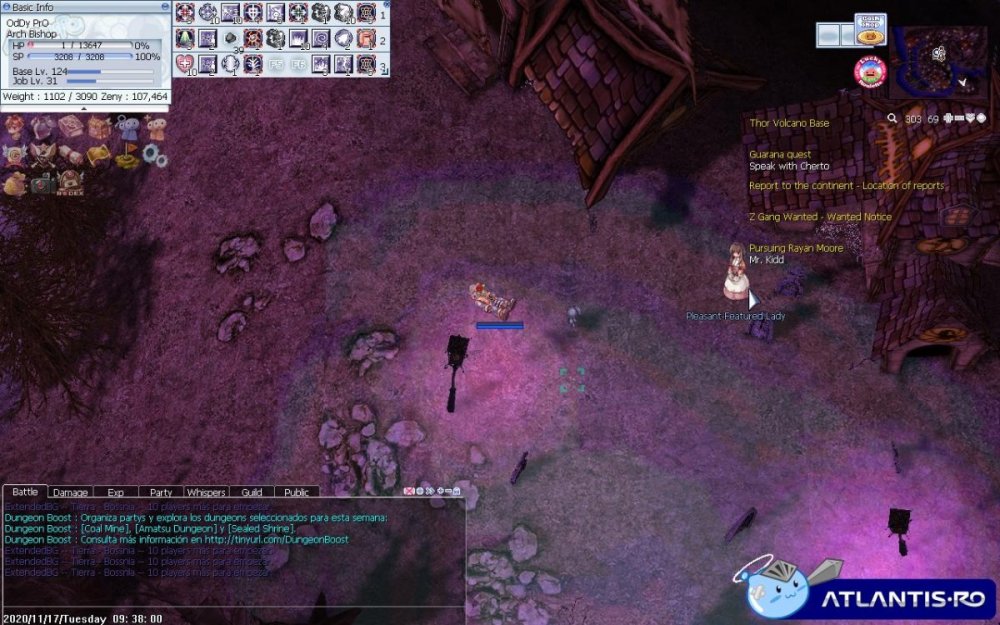Viewport: 1000px width, 625px height.
Task: Select the Party chat tab
Action: (161, 492)
